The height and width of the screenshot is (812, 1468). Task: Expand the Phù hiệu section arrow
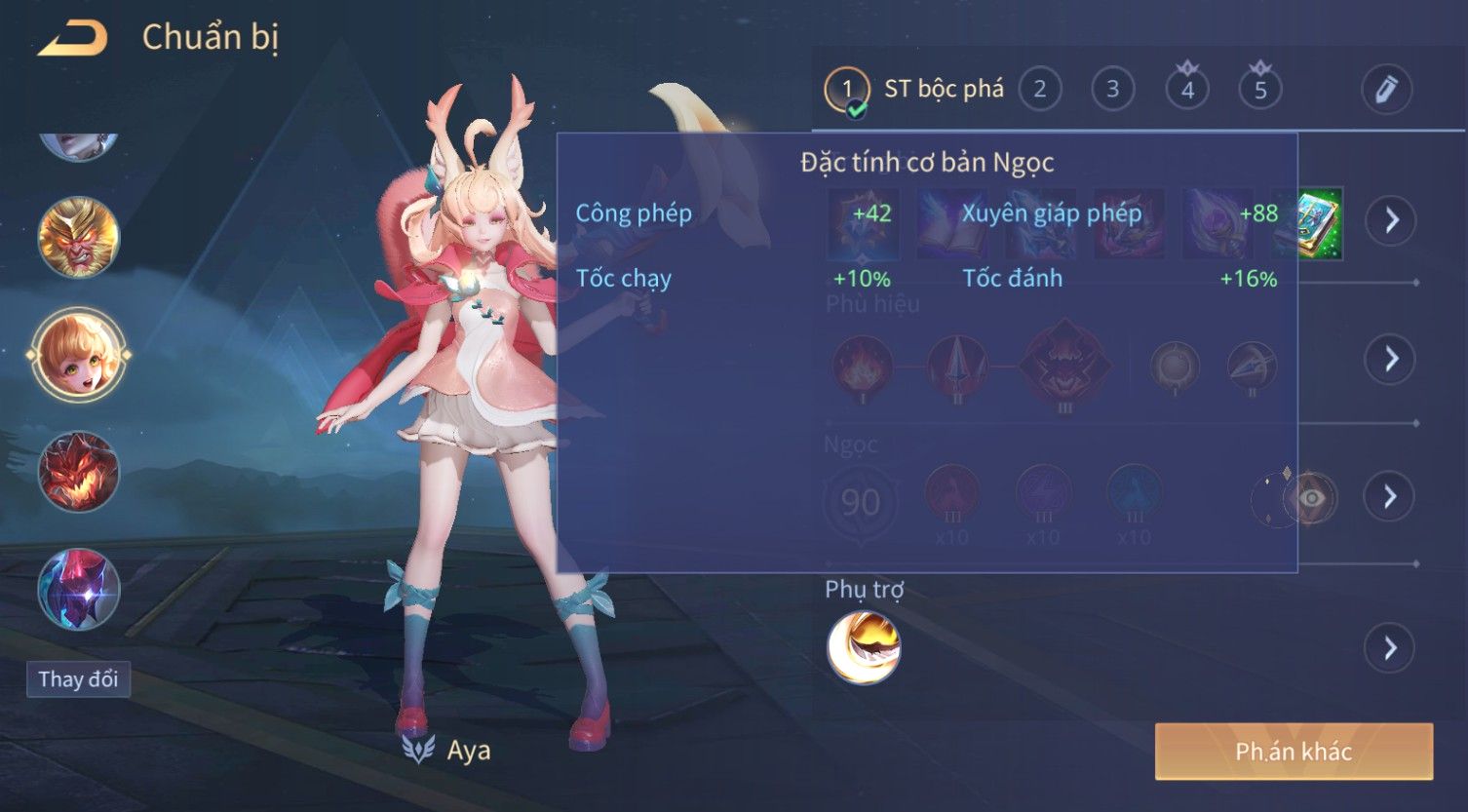(1391, 359)
